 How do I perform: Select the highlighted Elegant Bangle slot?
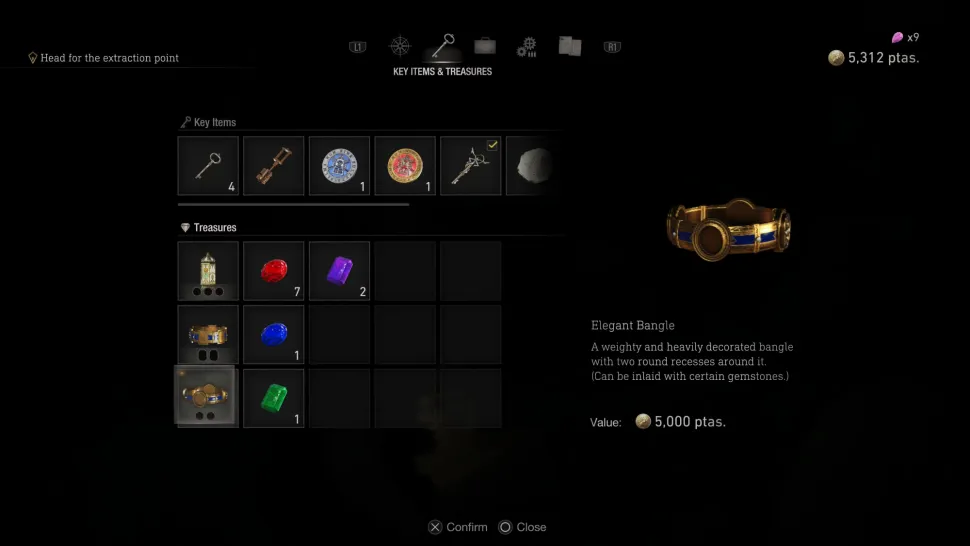pos(208,398)
